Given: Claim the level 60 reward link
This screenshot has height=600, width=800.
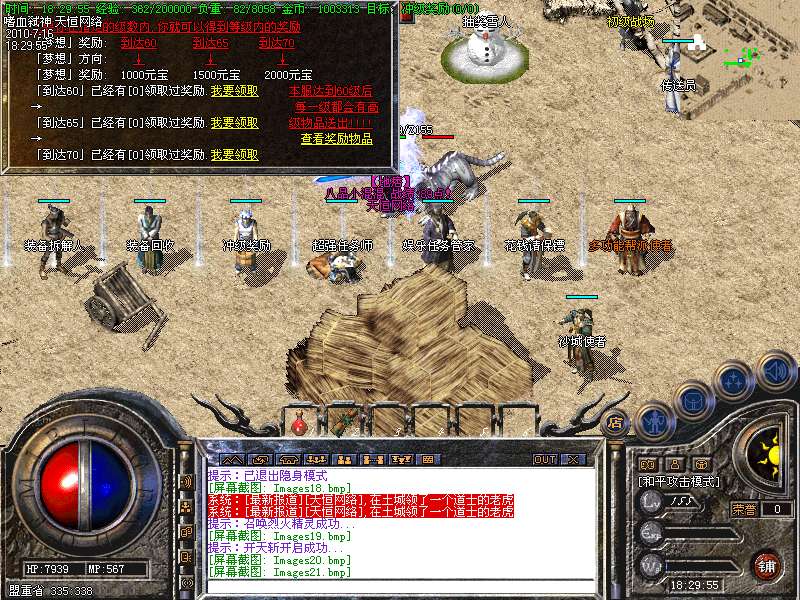Looking at the screenshot, I should (x=234, y=91).
